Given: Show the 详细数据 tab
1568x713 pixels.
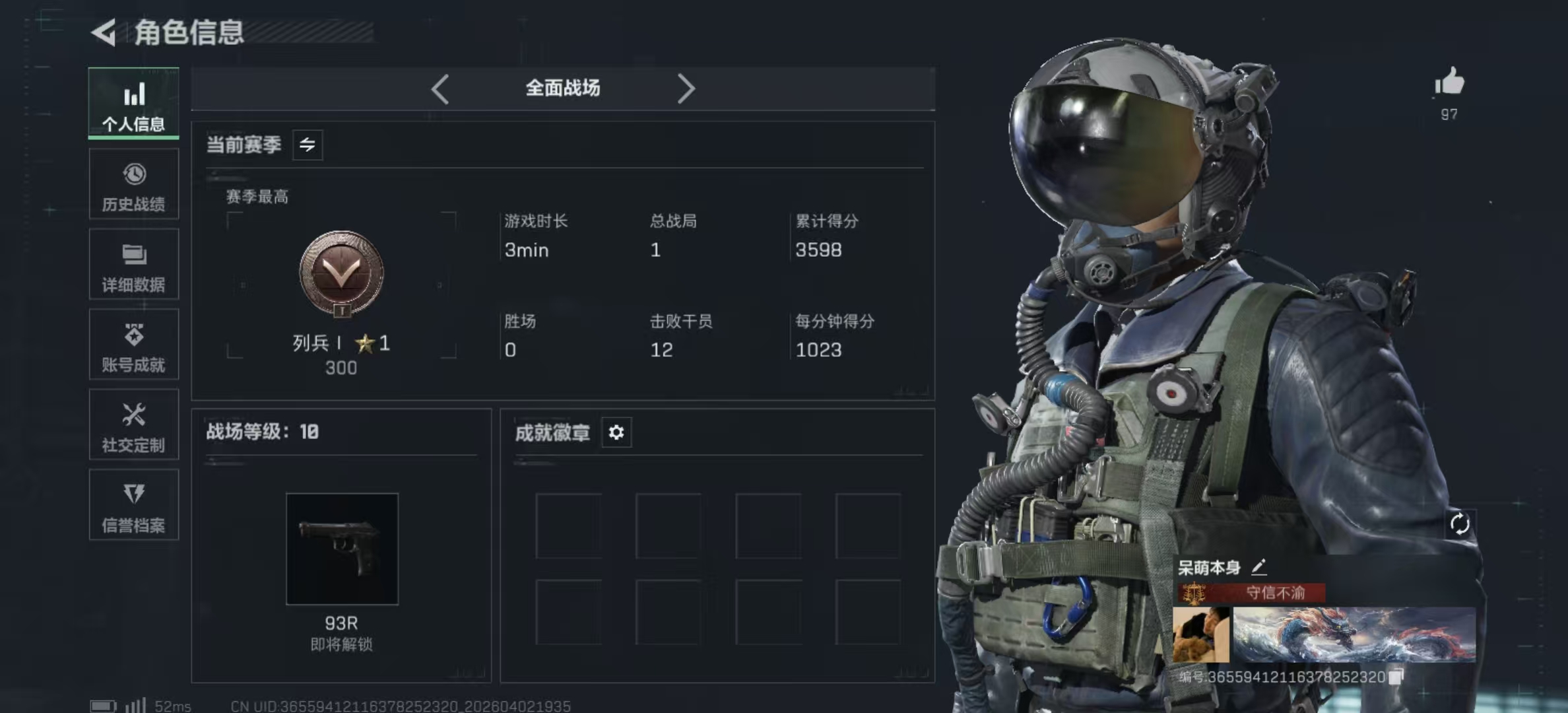Looking at the screenshot, I should click(x=134, y=265).
